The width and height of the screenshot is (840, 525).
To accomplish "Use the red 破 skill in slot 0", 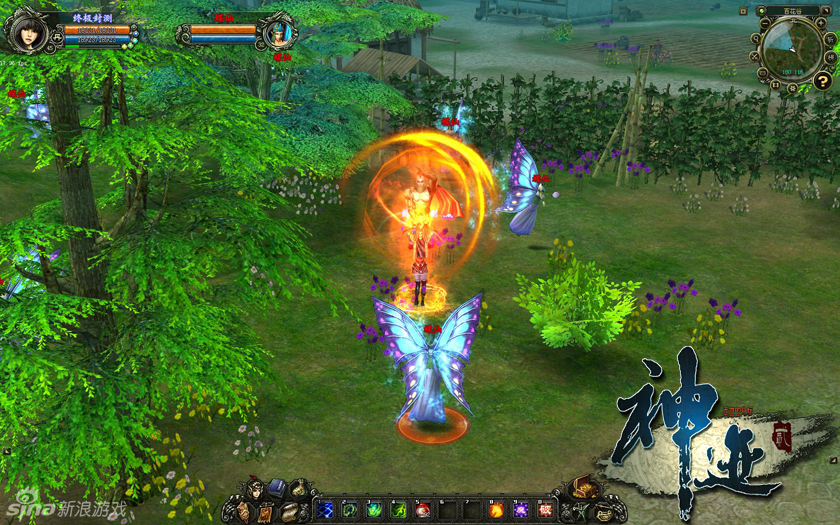I will click(545, 510).
